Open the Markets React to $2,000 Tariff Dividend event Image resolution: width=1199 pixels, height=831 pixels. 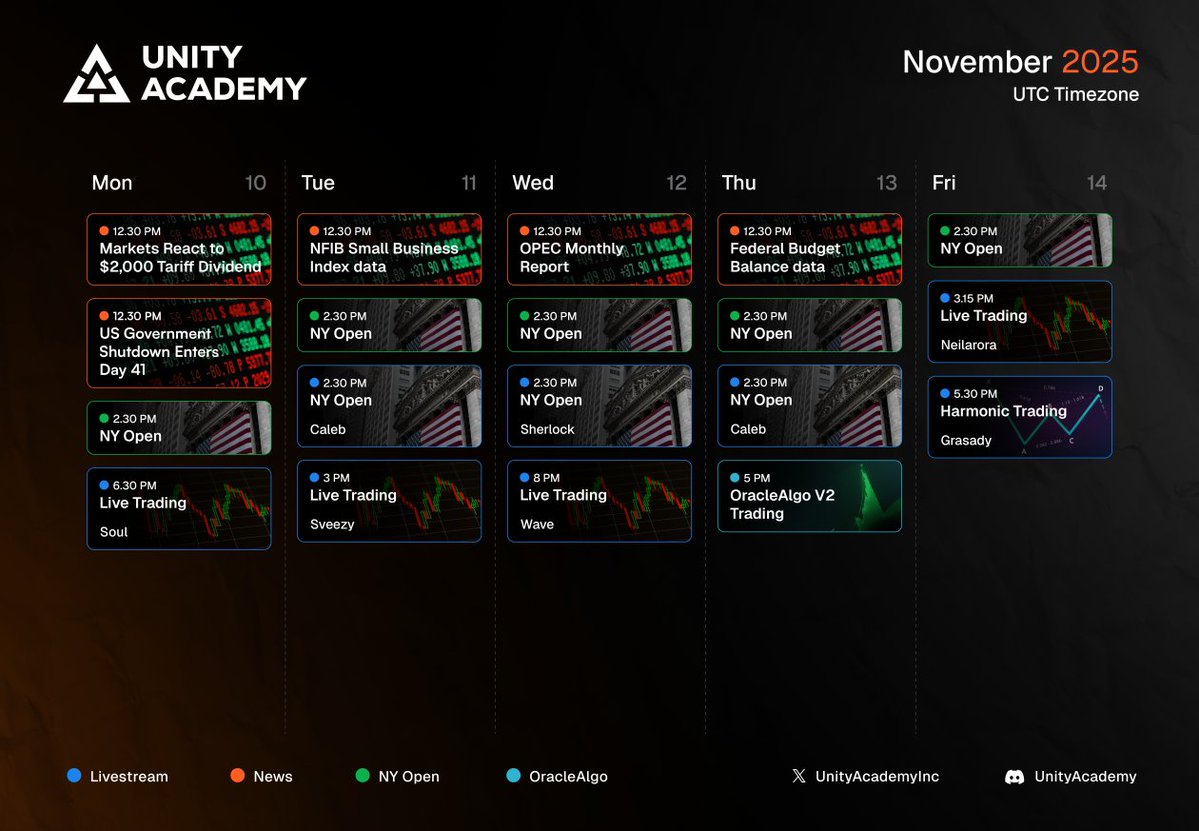point(178,250)
